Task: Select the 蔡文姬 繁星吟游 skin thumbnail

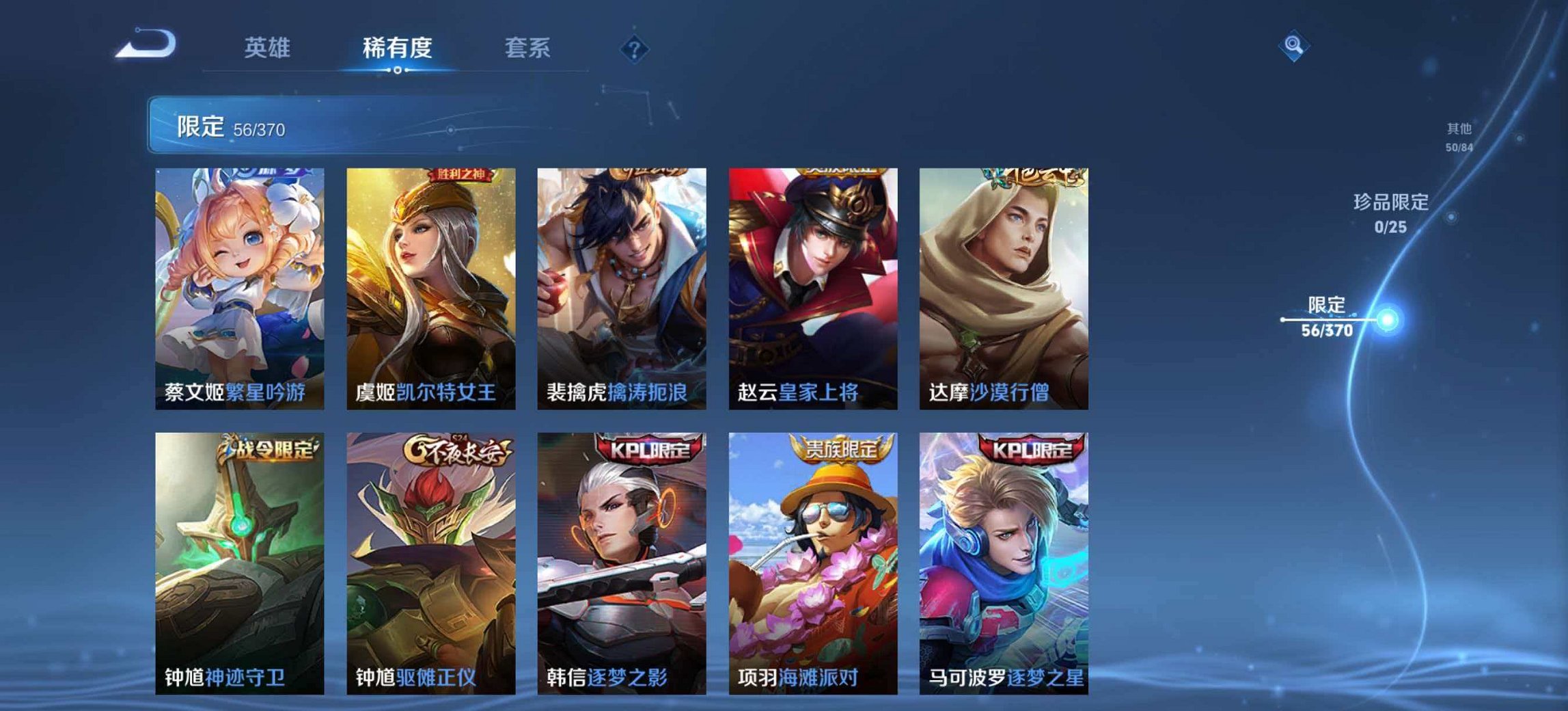Action: [x=237, y=287]
